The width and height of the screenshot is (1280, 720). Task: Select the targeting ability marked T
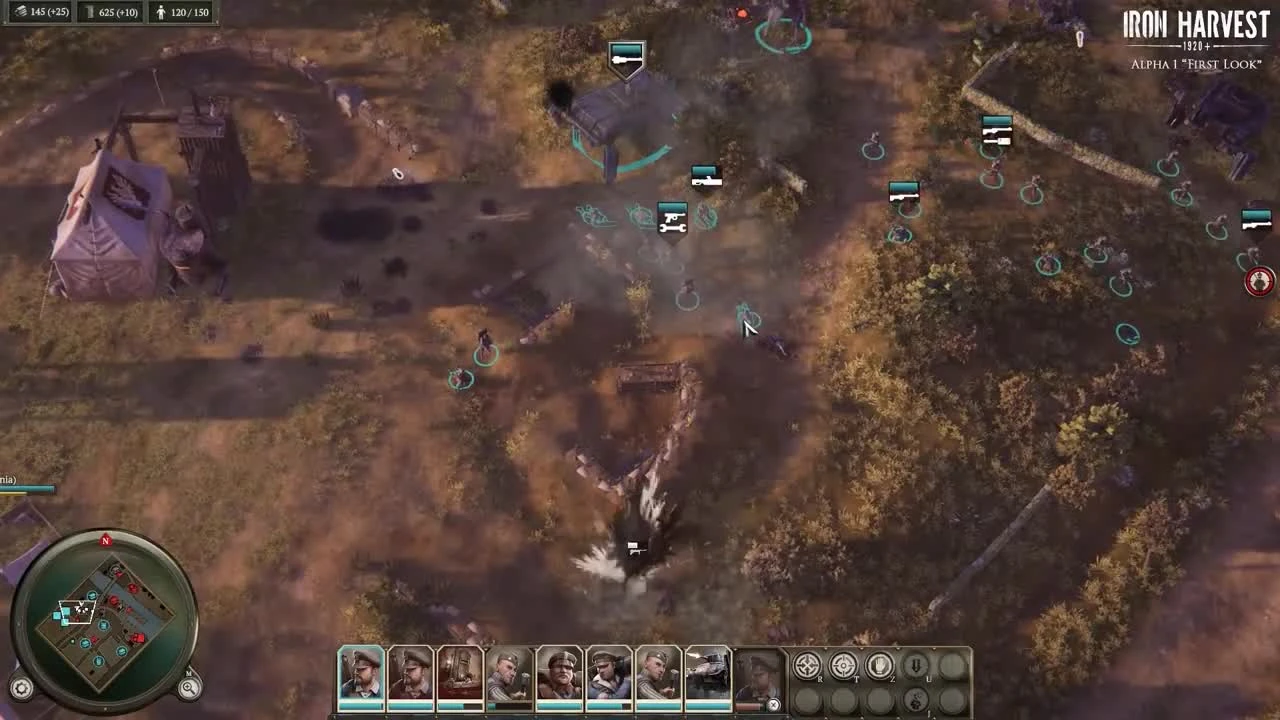(x=844, y=665)
